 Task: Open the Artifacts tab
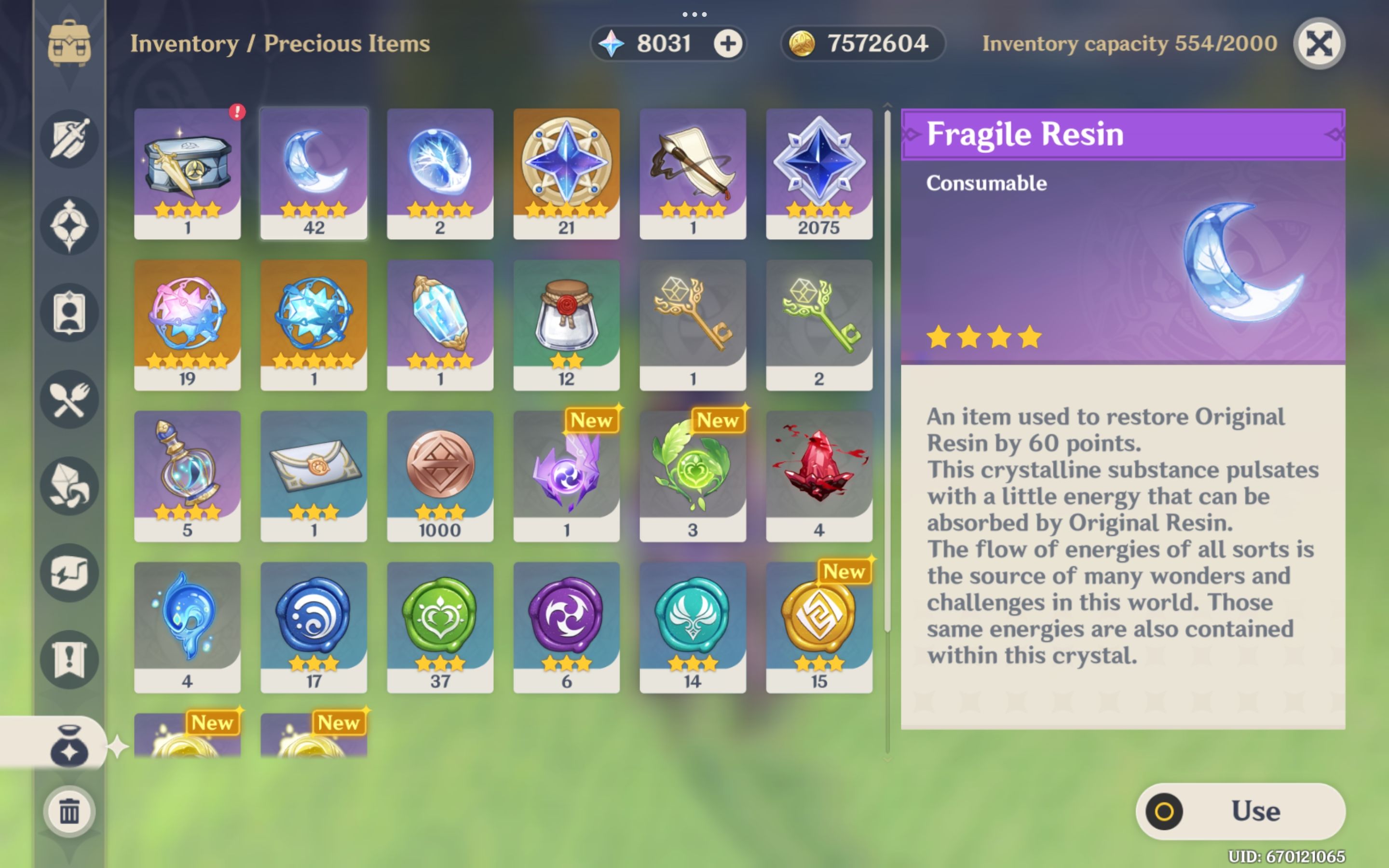click(69, 226)
